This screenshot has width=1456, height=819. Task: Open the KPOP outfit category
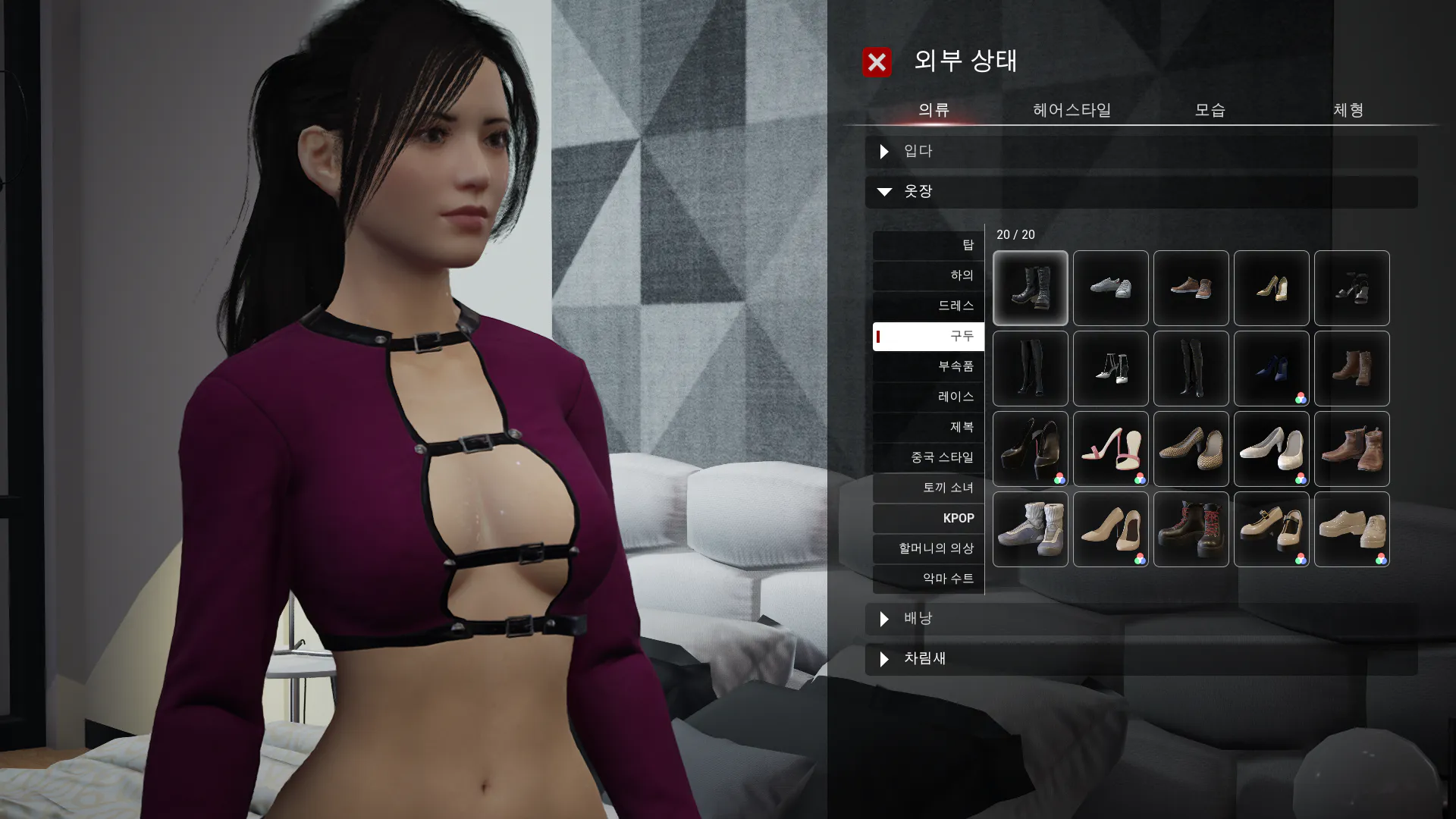pos(928,518)
